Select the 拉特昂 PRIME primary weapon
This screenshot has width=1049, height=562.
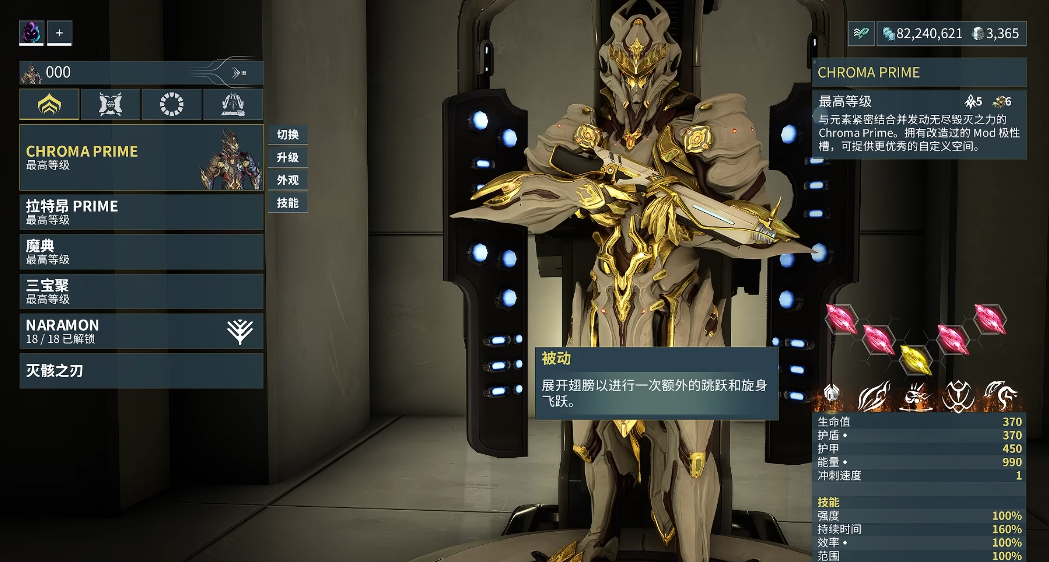coord(141,212)
